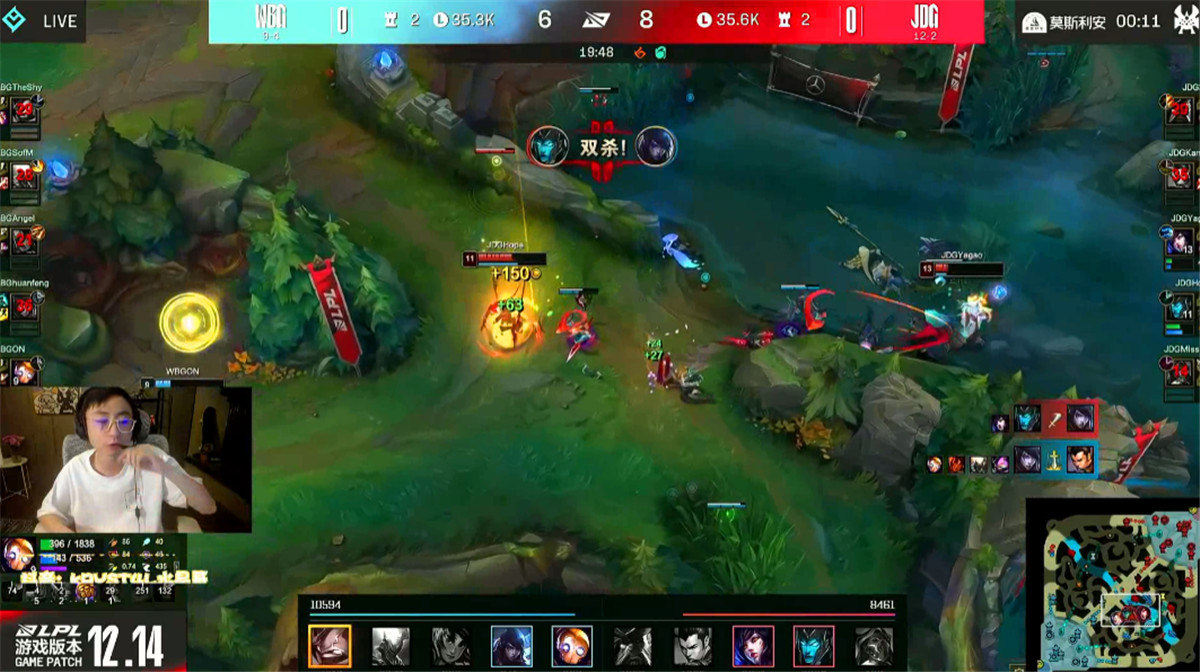
Task: Select the Ahri portrait in the bottom bar
Action: point(753,646)
